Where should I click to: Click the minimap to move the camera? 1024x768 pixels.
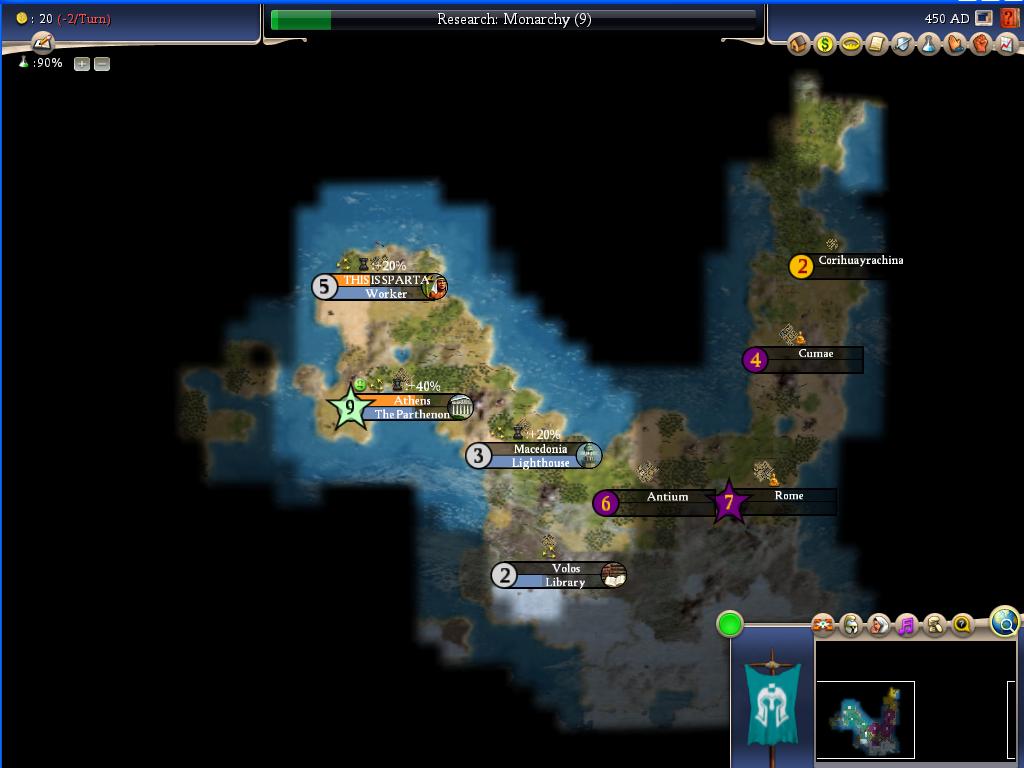[866, 718]
